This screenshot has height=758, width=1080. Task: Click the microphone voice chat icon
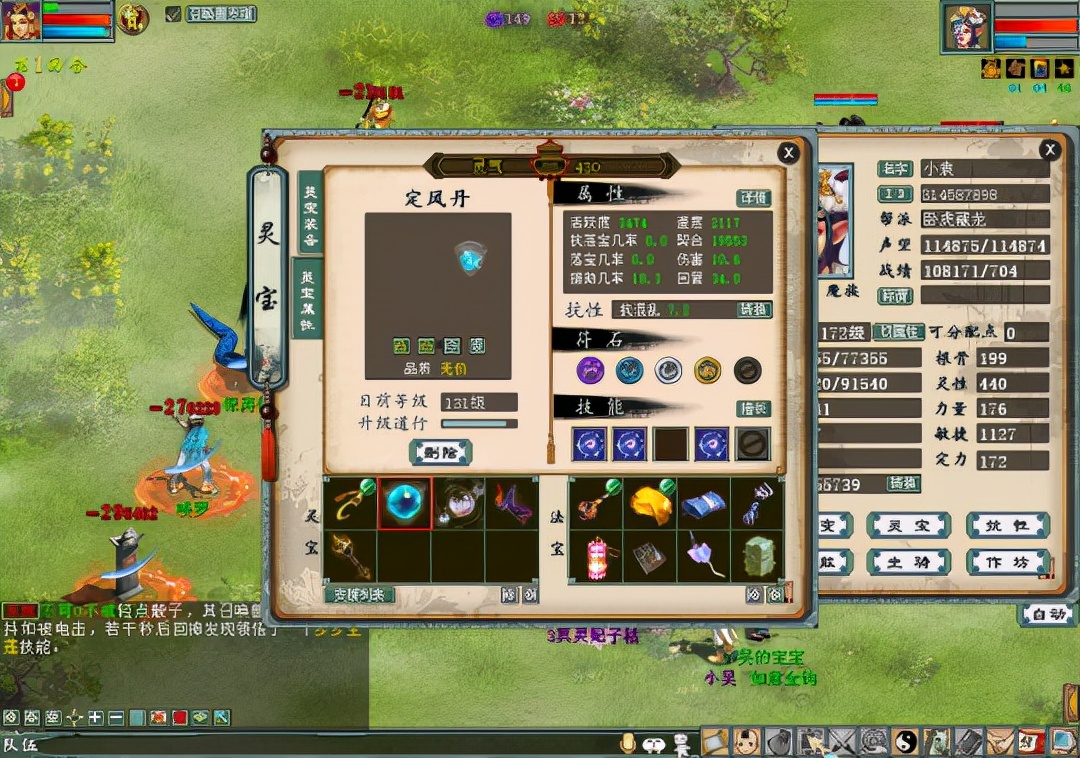point(628,743)
